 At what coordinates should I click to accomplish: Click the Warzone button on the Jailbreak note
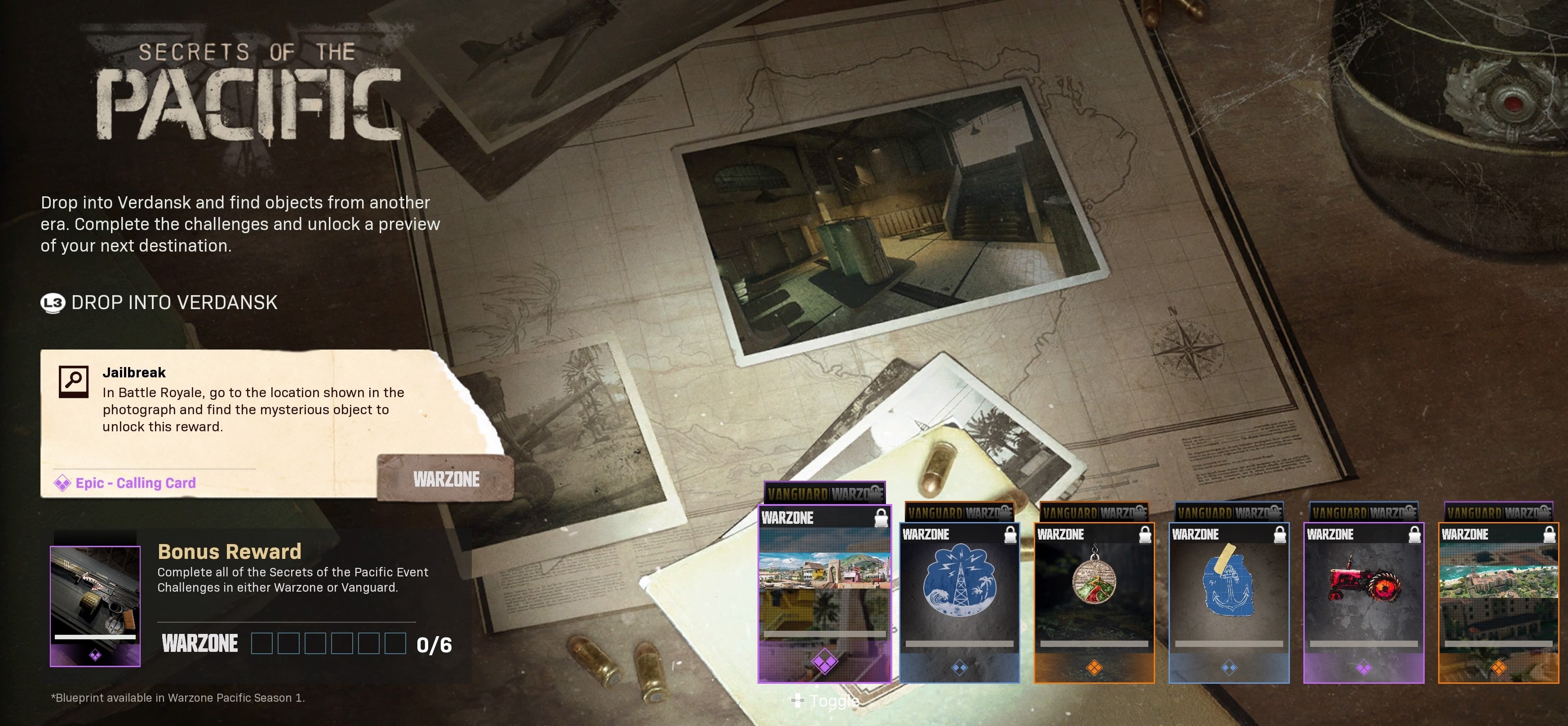coord(446,479)
